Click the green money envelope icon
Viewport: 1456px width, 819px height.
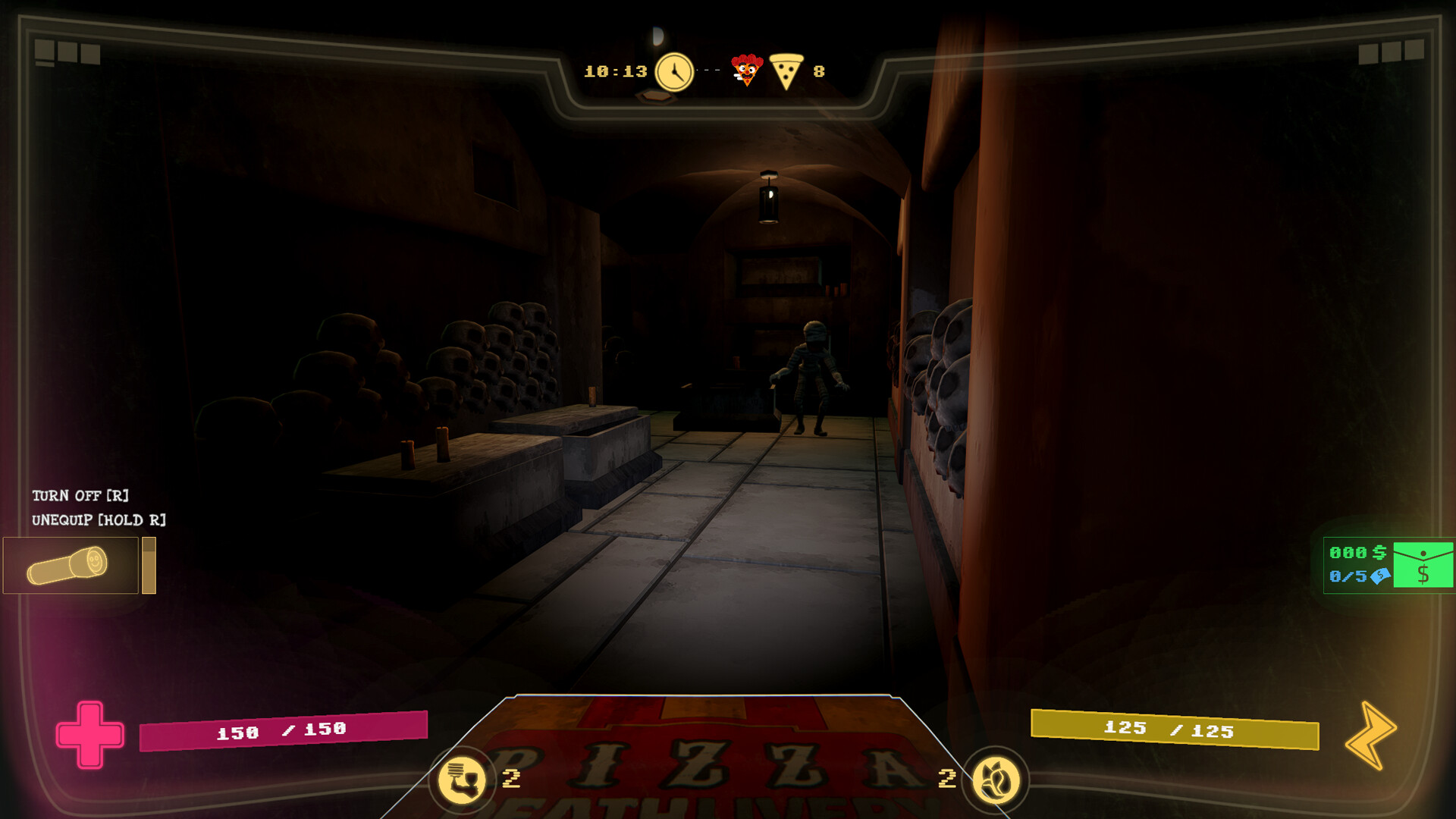click(1423, 565)
